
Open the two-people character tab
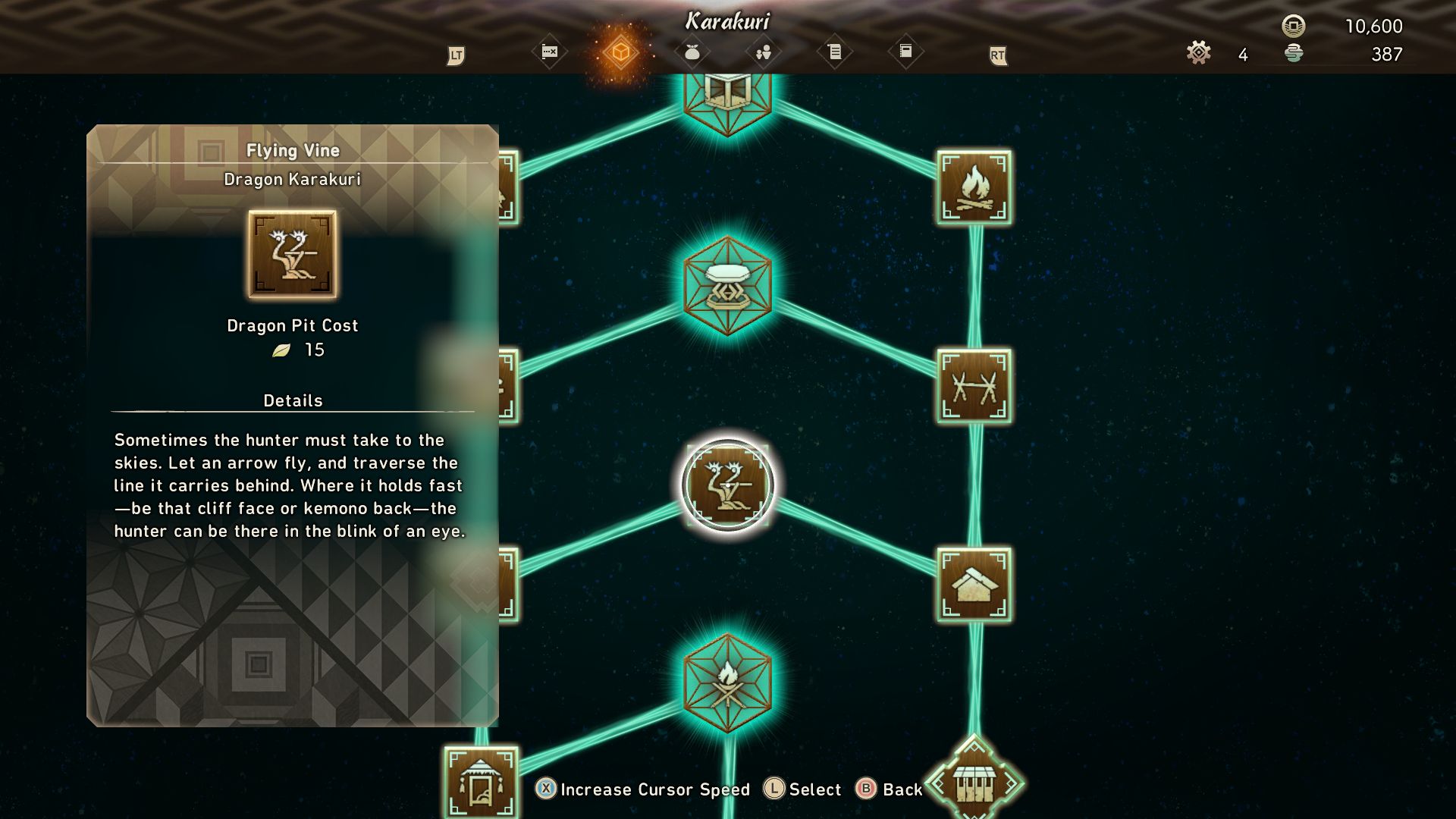click(763, 52)
